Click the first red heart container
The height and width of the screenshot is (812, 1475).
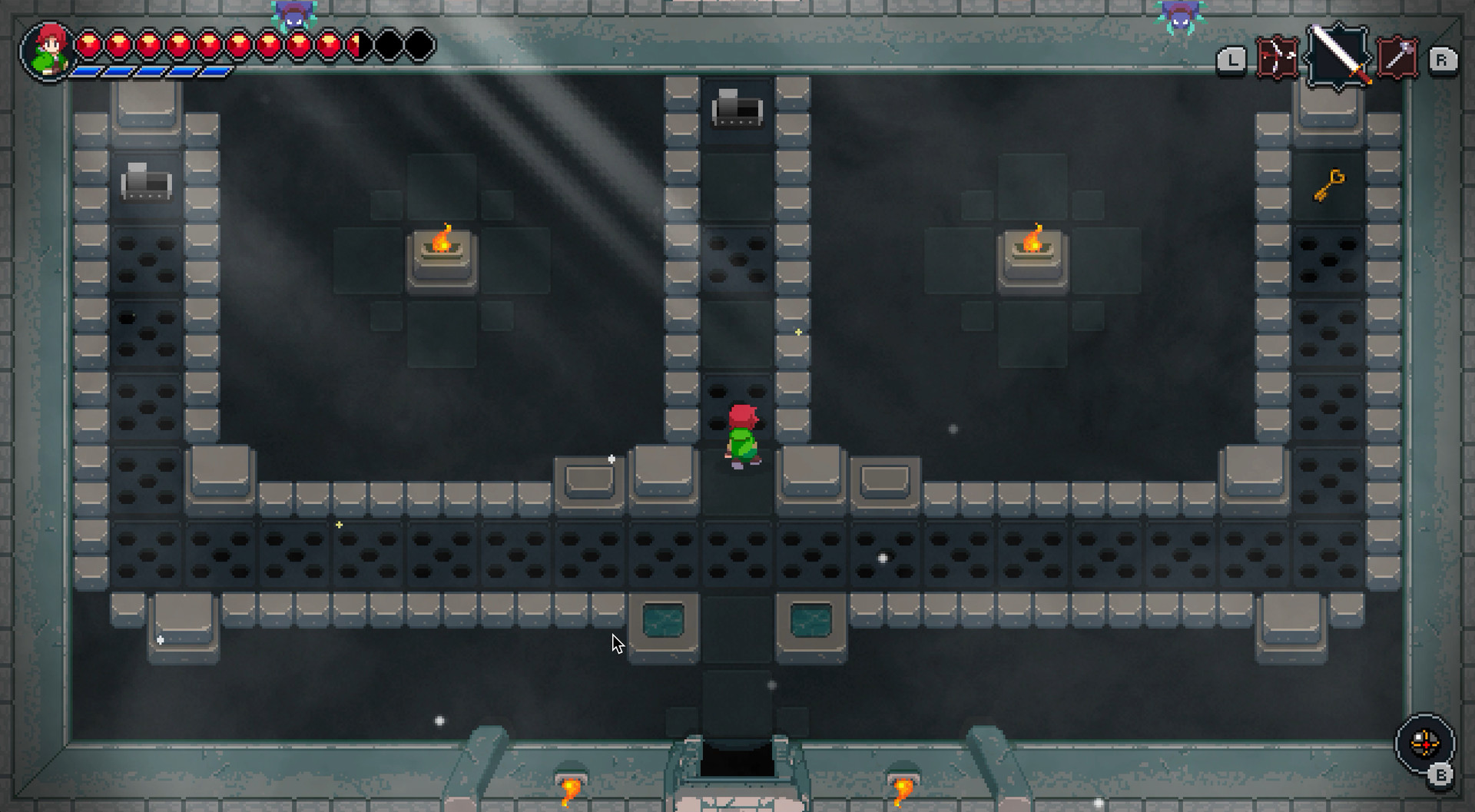click(89, 45)
